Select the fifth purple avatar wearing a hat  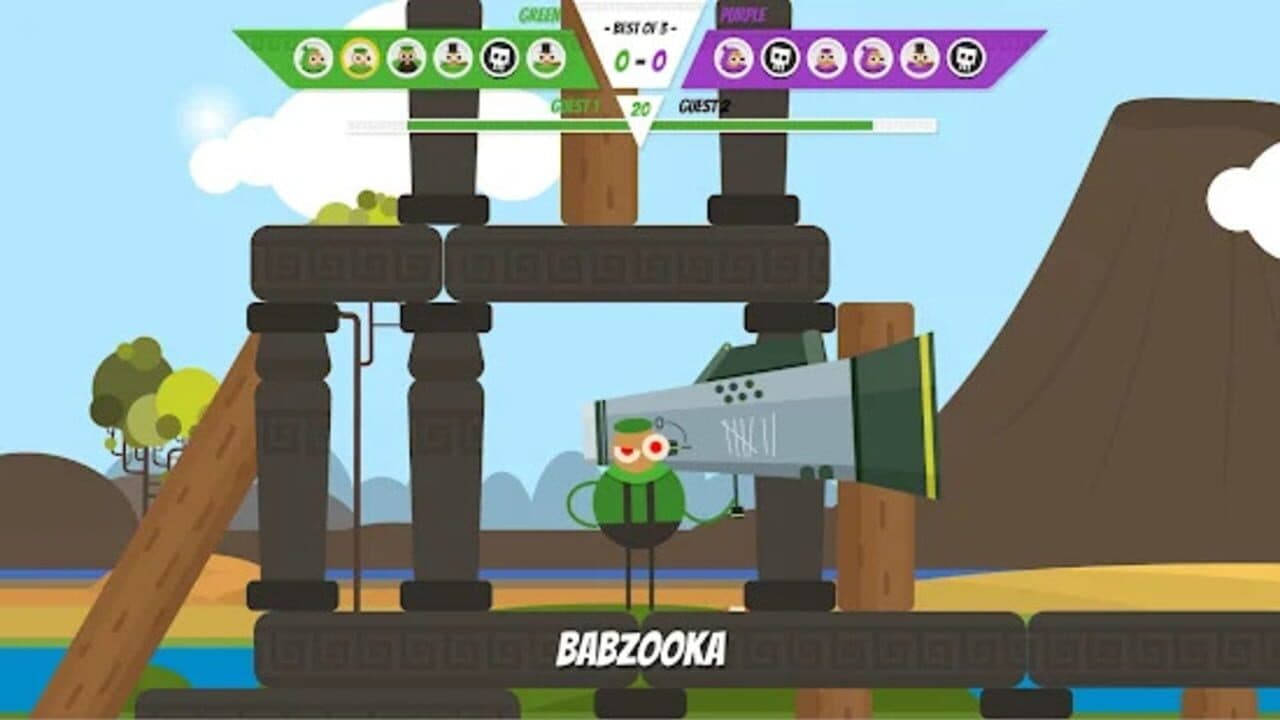click(x=919, y=58)
